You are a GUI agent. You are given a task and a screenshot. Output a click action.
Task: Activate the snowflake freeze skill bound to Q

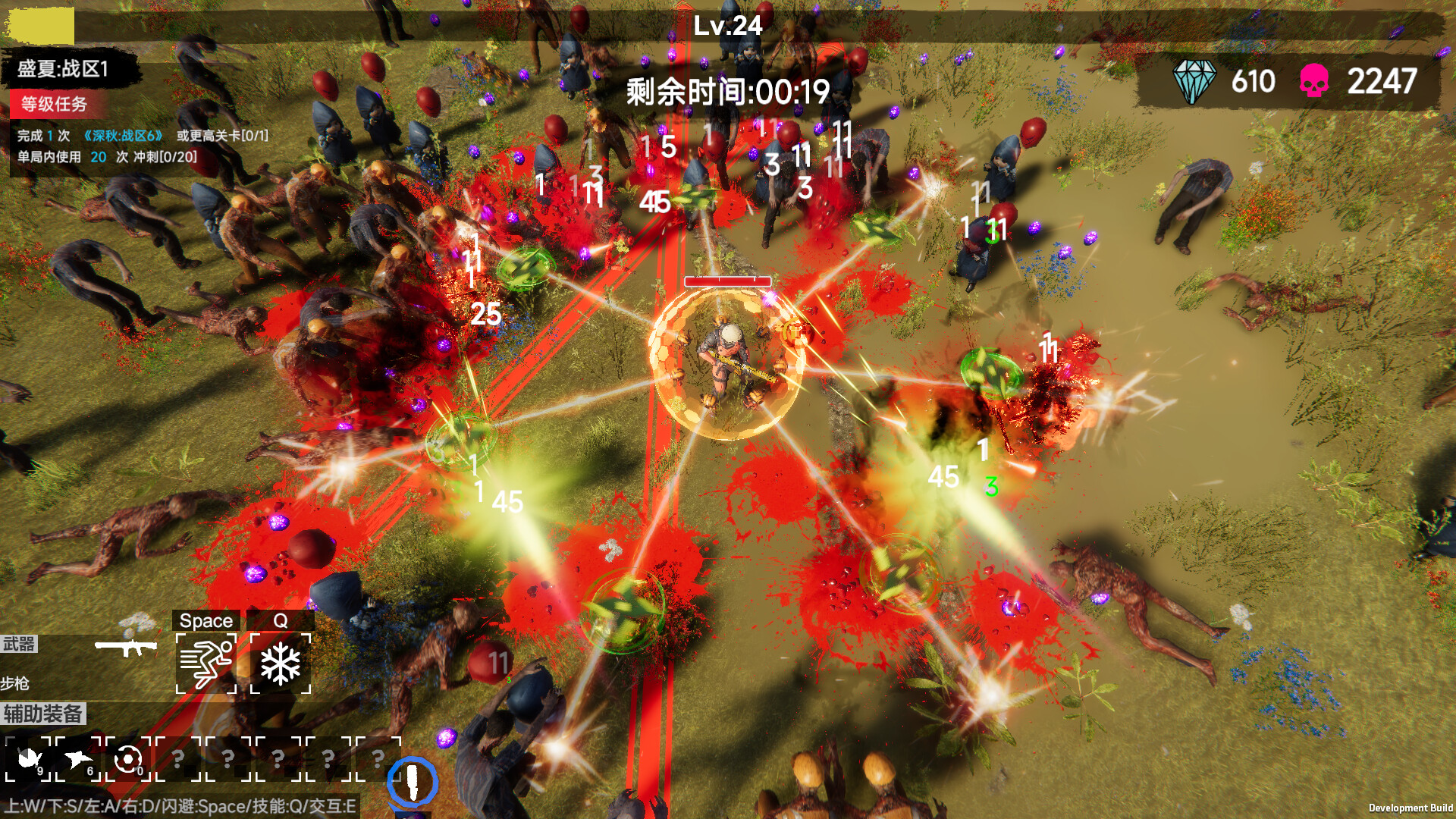[281, 664]
